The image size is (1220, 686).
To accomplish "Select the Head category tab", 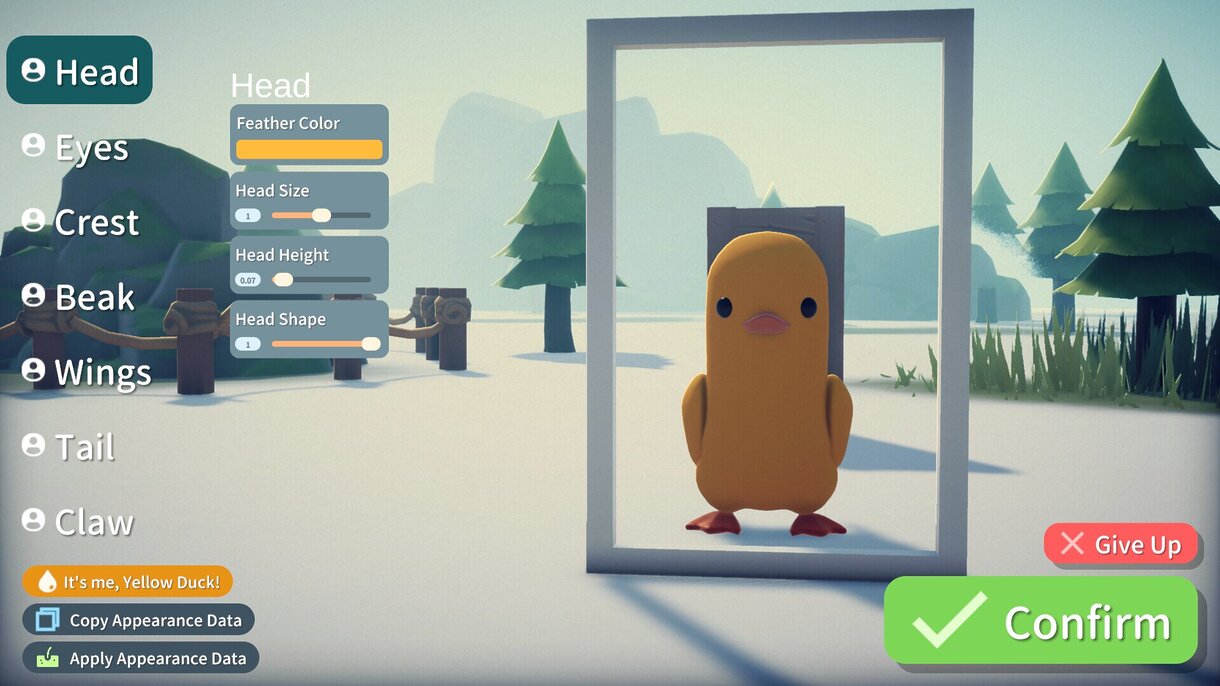I will coord(80,71).
